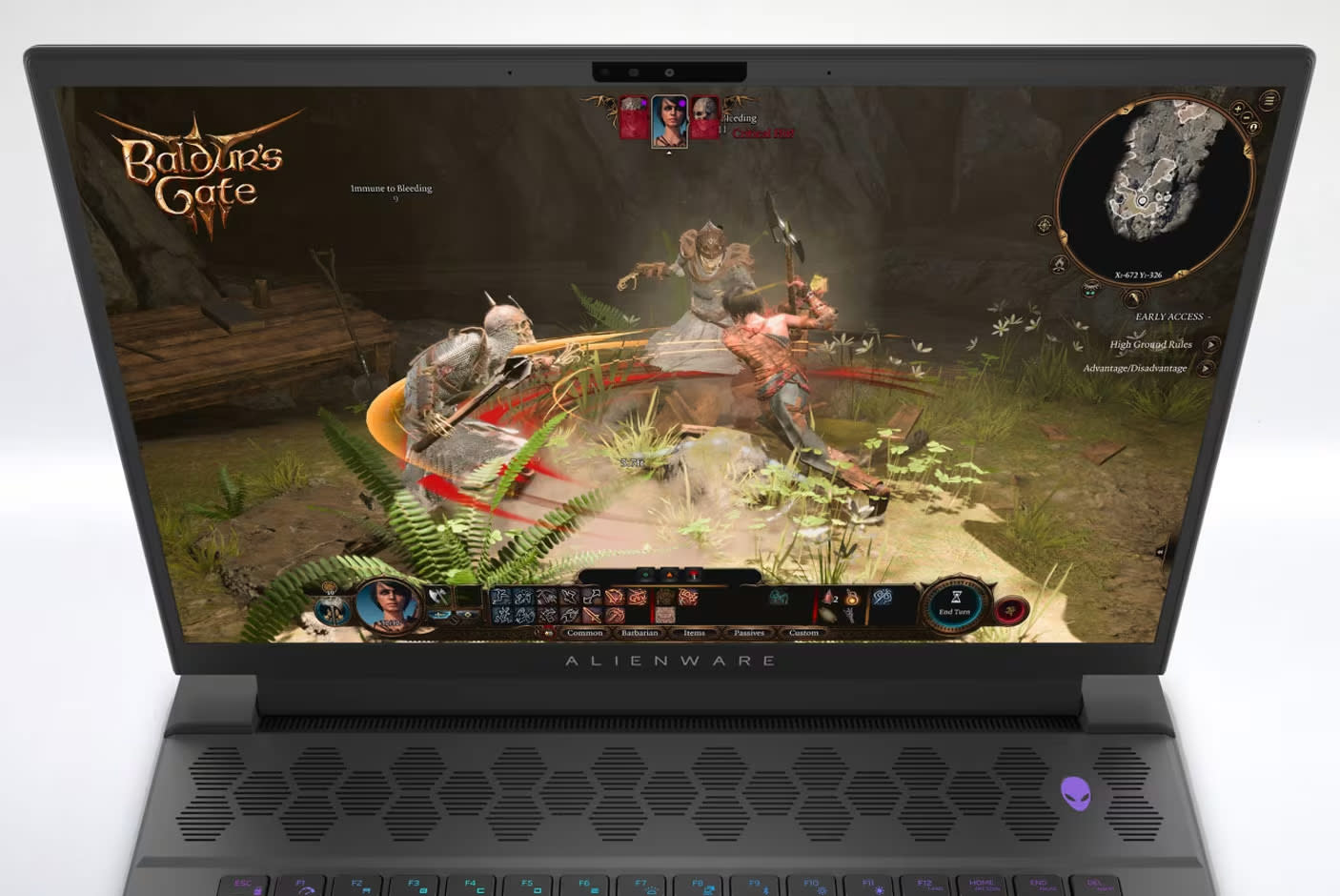
Task: Toggle the torch indicator below the minimap
Action: pos(1091,288)
